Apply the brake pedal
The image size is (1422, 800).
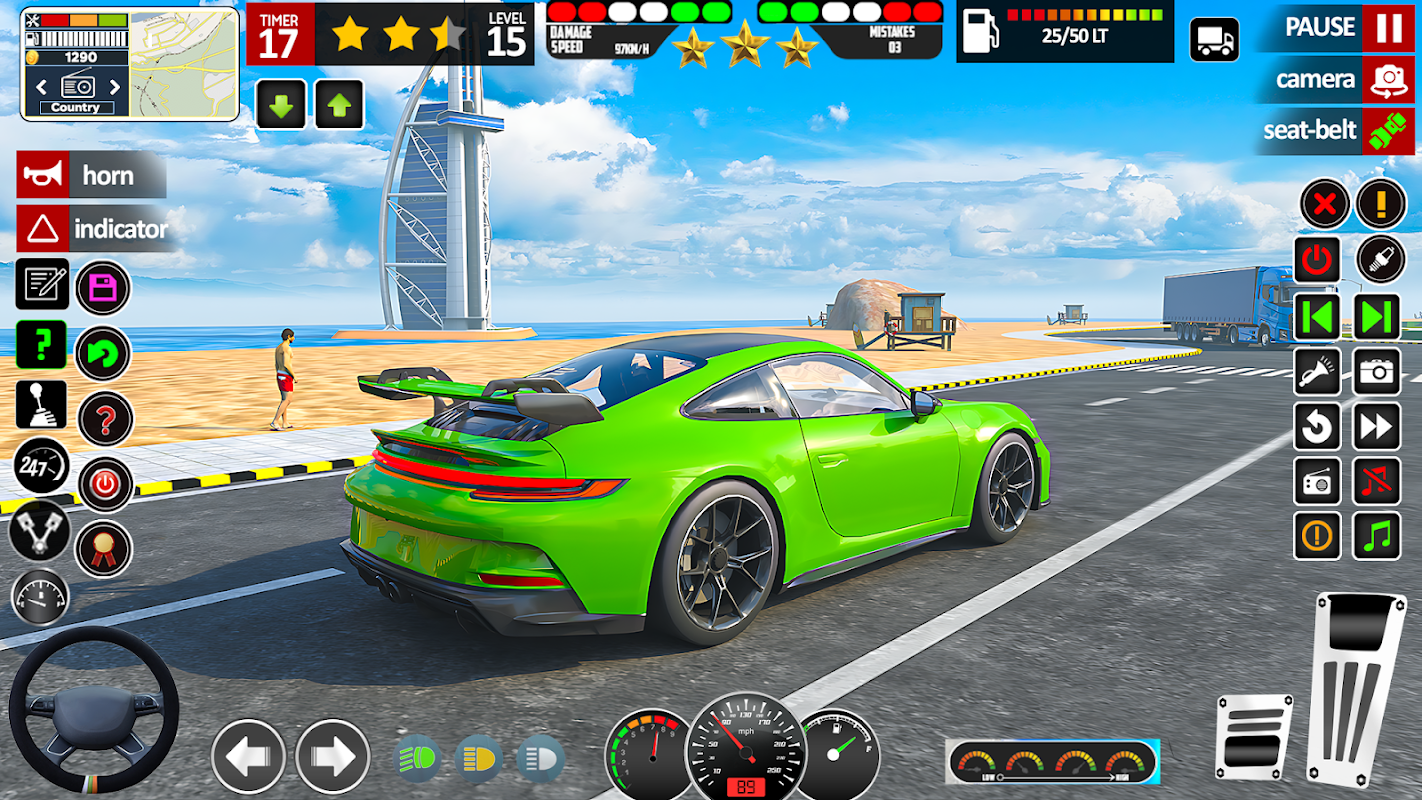tap(1253, 736)
